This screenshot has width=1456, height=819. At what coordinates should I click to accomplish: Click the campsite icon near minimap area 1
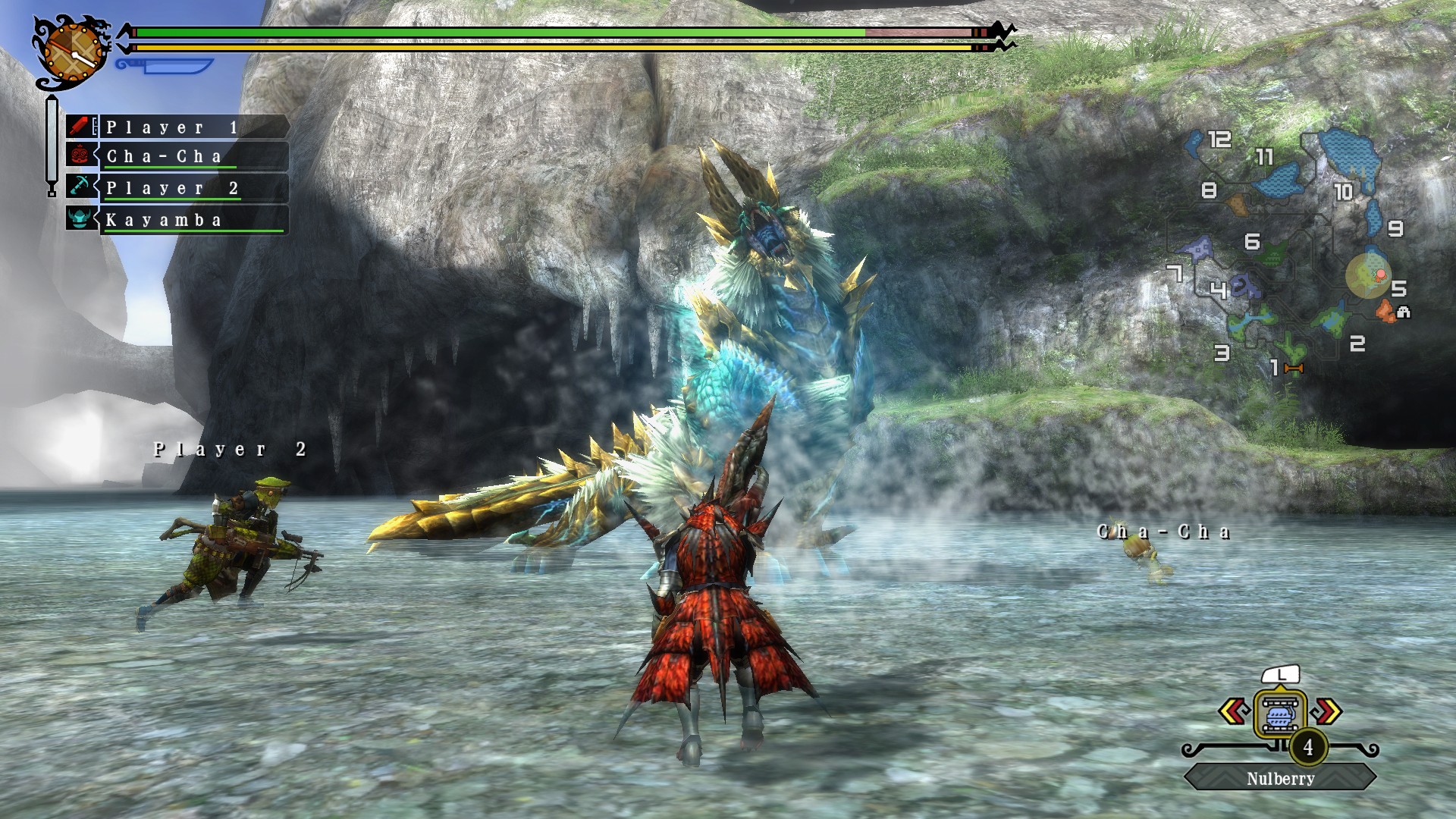1293,369
